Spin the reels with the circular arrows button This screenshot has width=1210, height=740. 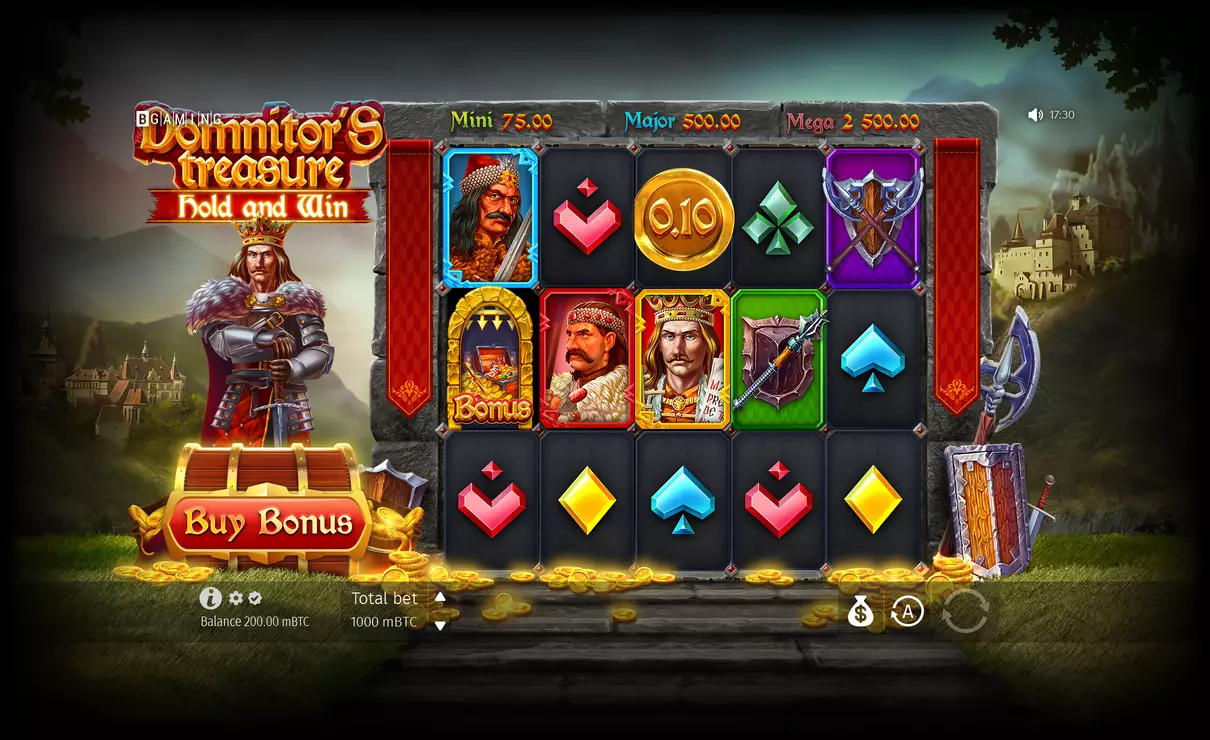964,611
